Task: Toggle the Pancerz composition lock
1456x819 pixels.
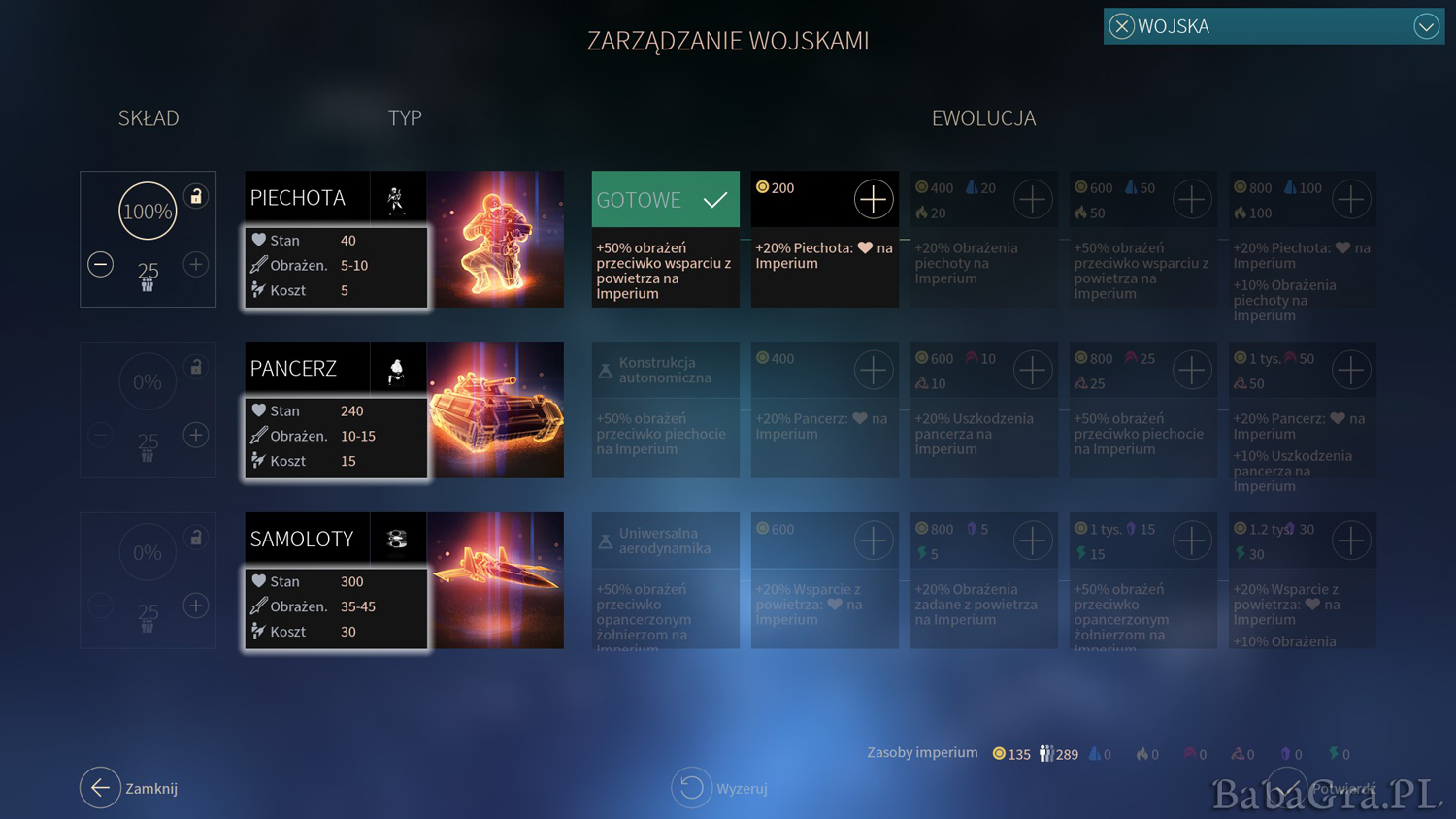Action: 196,367
